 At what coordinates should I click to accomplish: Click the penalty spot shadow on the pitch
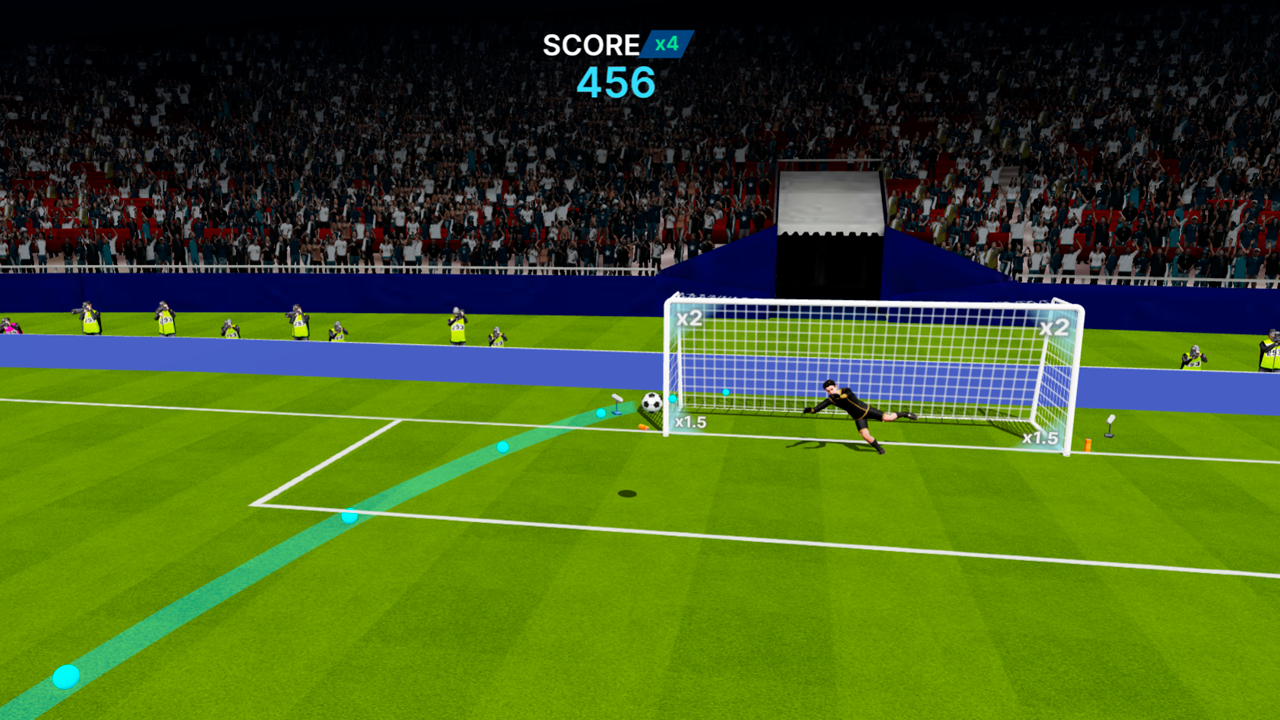click(x=628, y=491)
